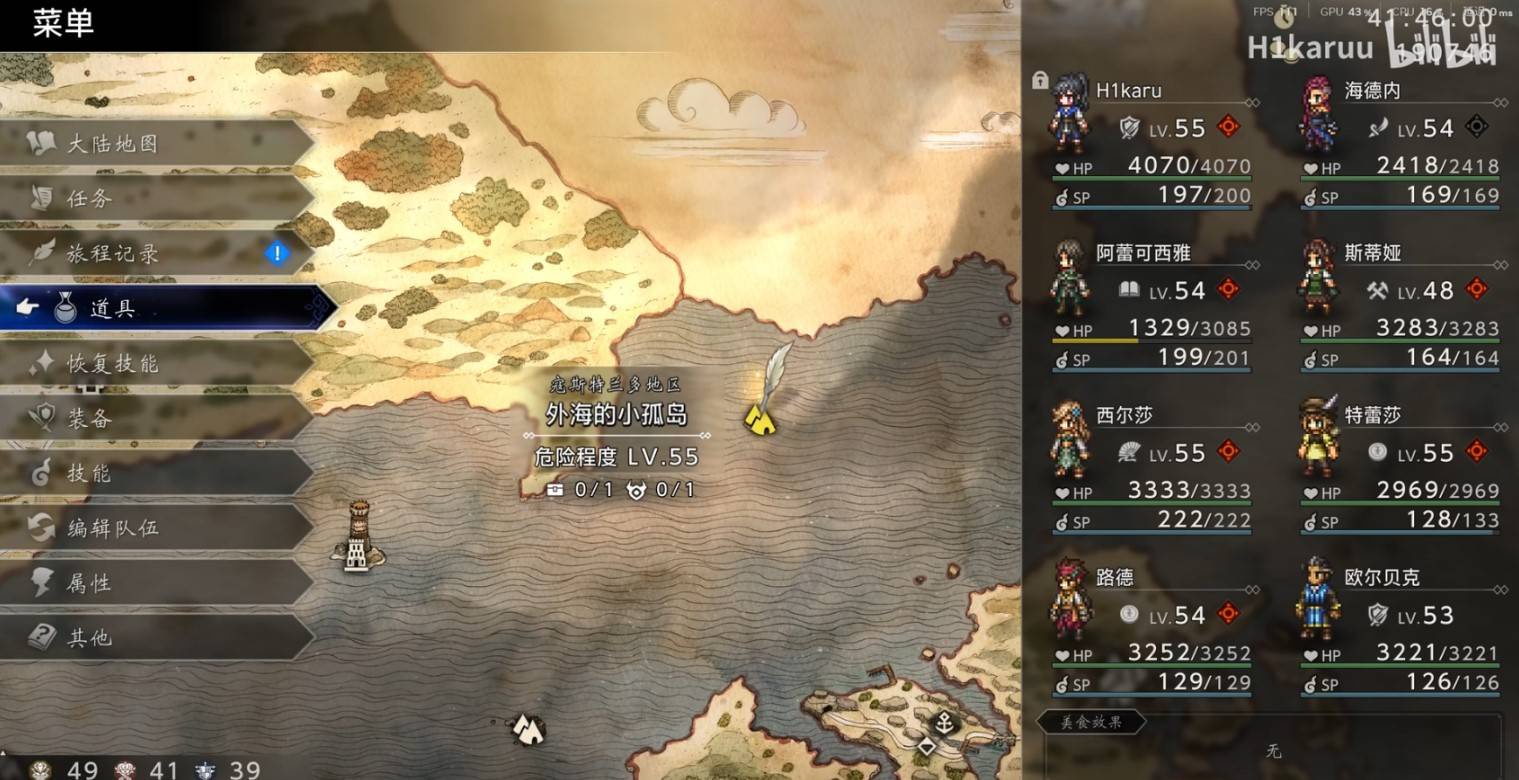Image resolution: width=1519 pixels, height=780 pixels.
Task: Pick party member 路德
Action: tap(1150, 627)
